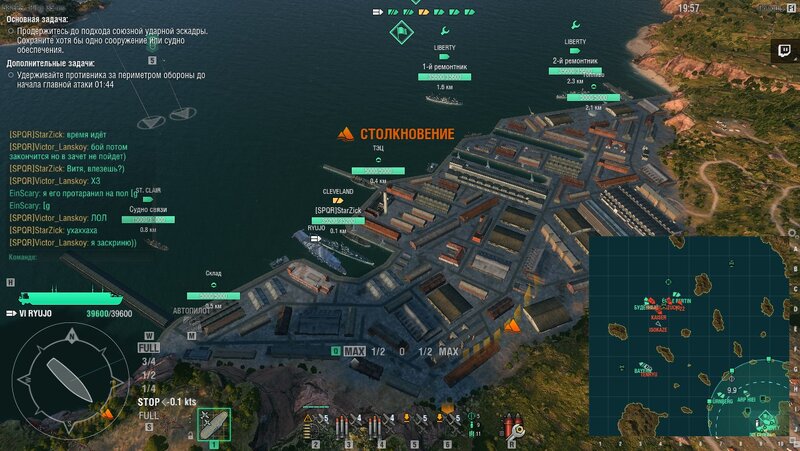800x451 pixels.
Task: Open the Twitch overlay button
Action: click(x=781, y=49)
